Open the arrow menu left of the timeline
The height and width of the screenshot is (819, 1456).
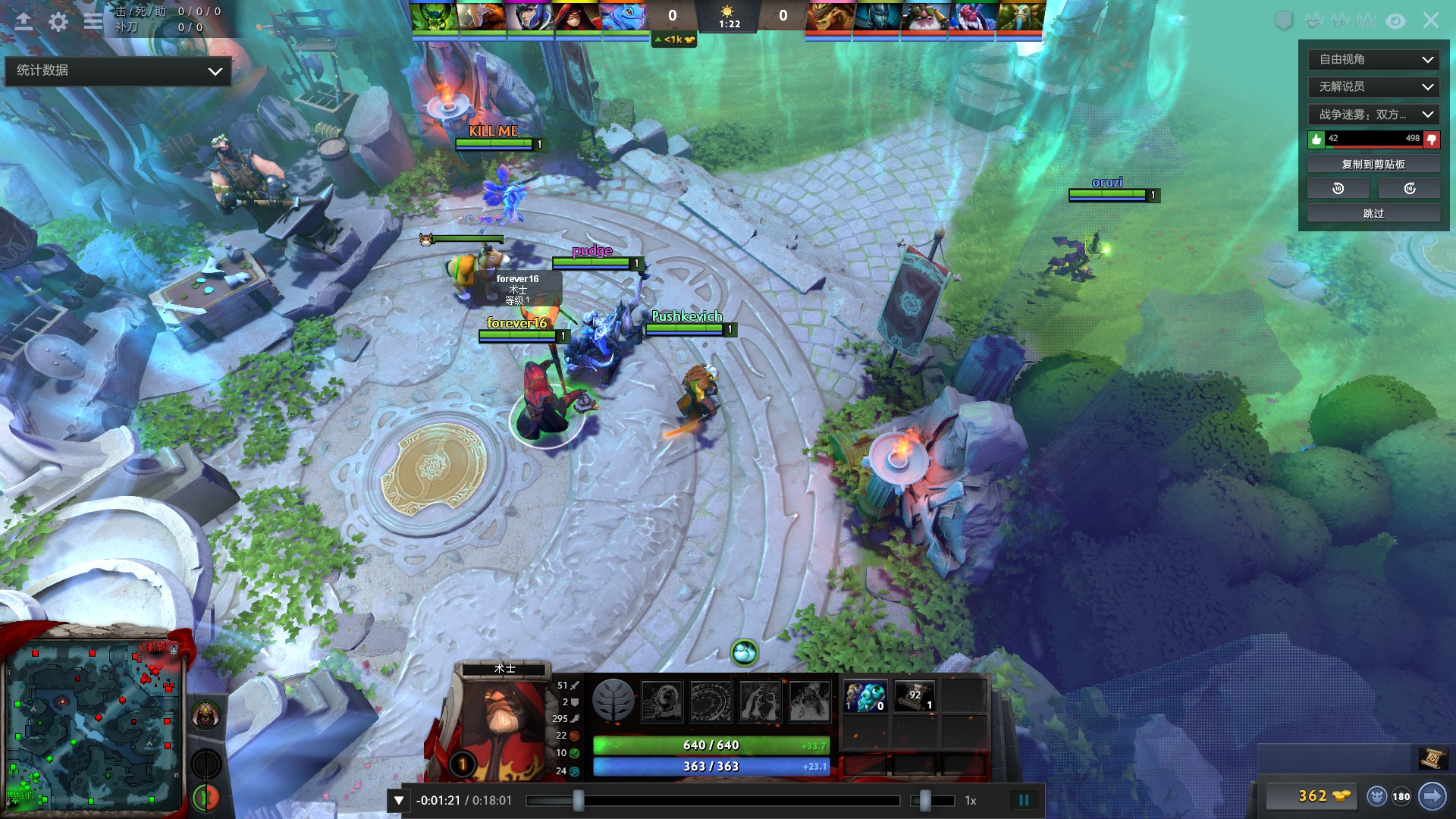click(397, 799)
